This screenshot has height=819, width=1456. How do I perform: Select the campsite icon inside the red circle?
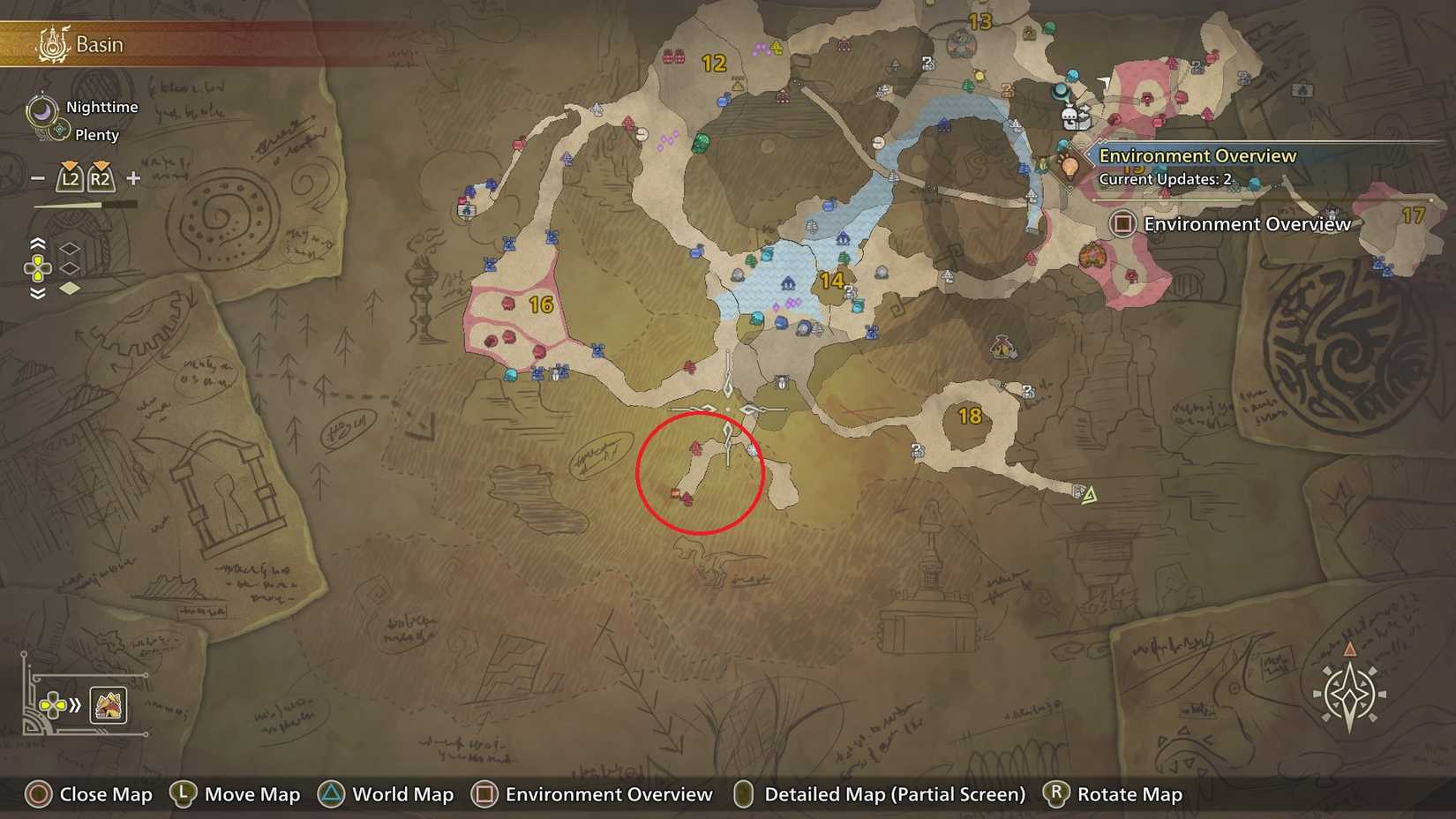point(674,493)
